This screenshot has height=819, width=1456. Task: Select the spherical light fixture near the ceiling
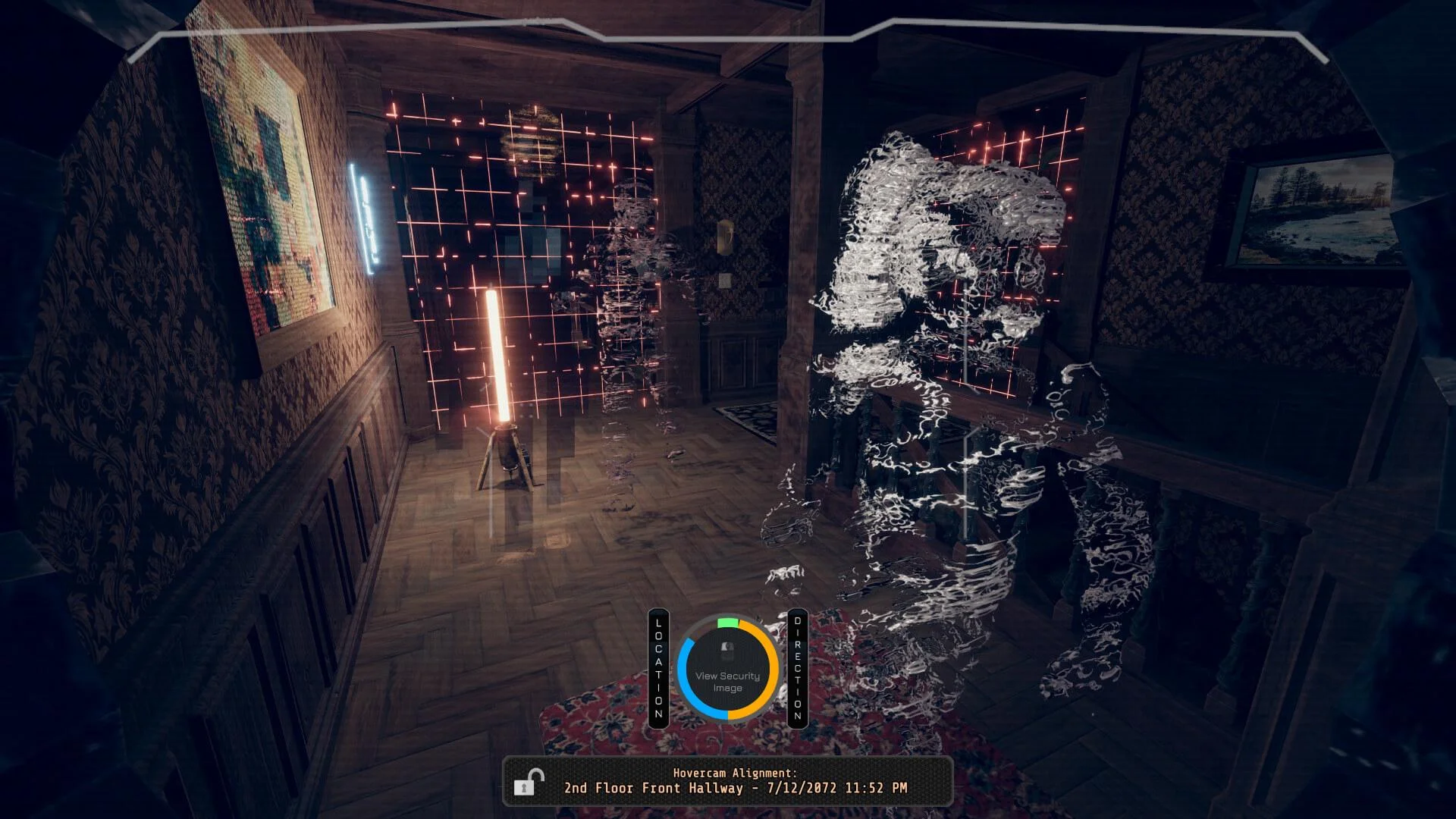tap(533, 136)
